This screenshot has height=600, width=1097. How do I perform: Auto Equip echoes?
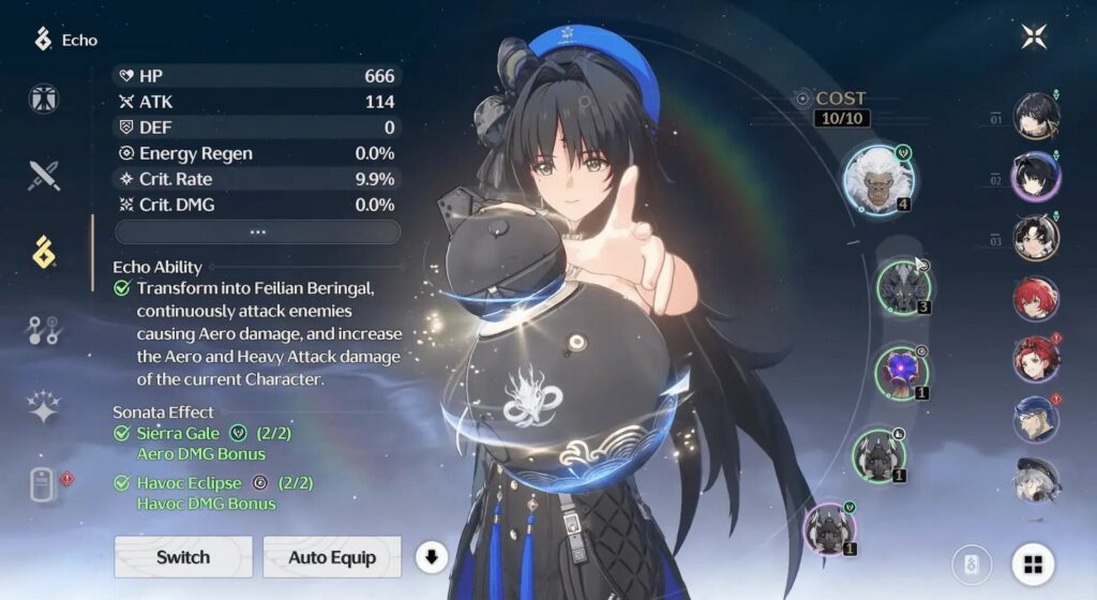[332, 557]
